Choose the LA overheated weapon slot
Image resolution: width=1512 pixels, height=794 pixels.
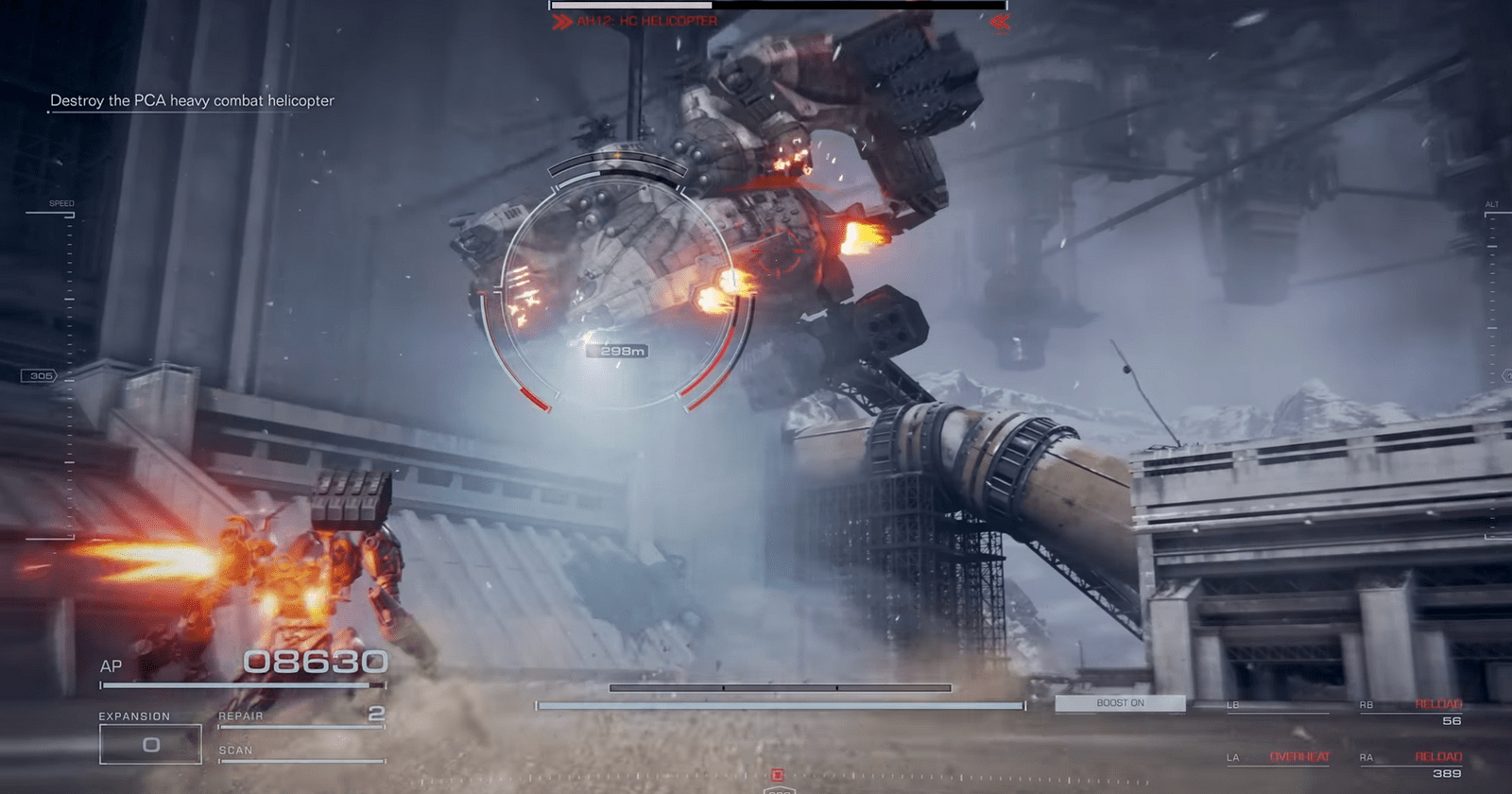1279,758
